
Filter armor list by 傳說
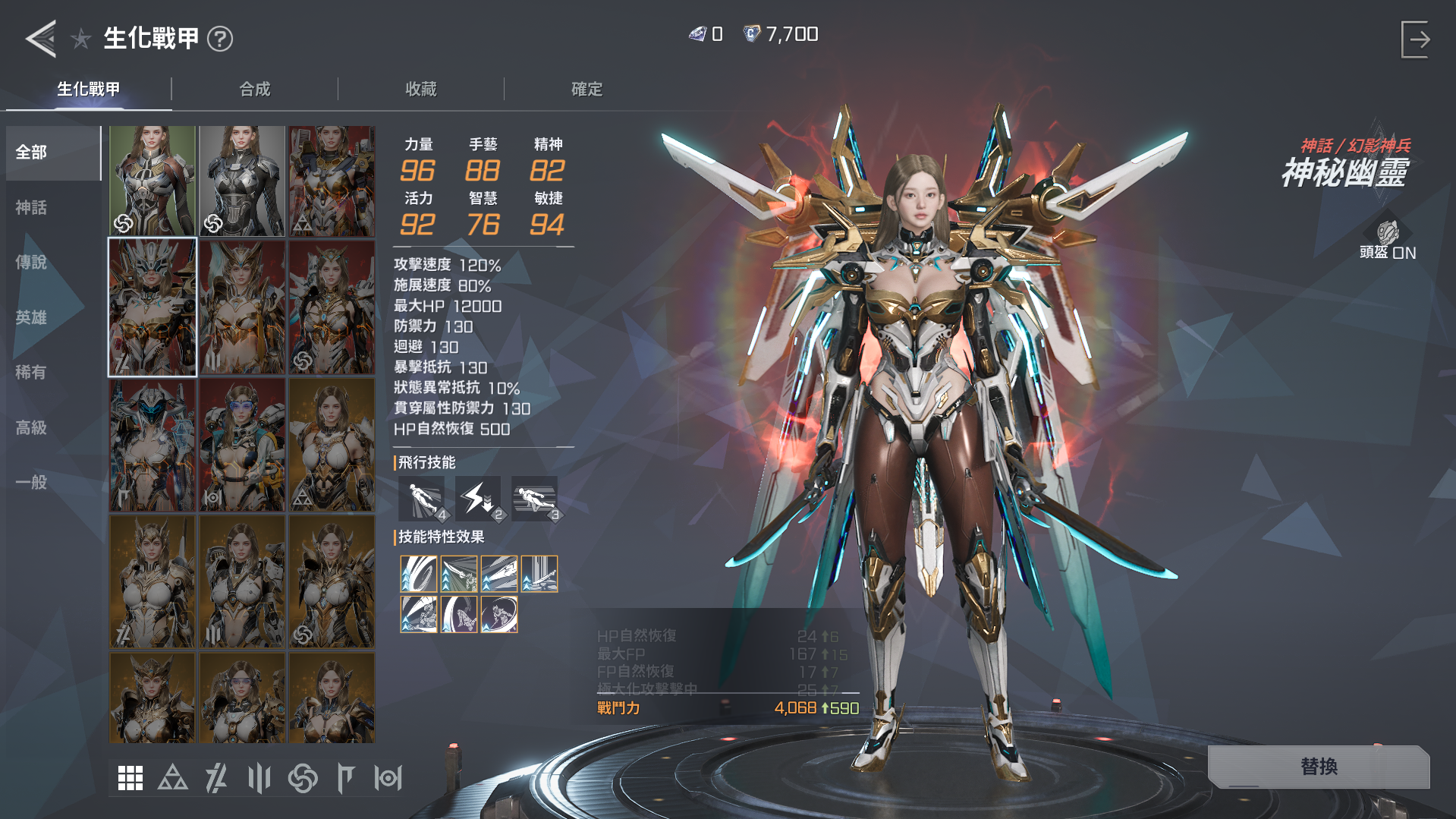pyautogui.click(x=32, y=263)
